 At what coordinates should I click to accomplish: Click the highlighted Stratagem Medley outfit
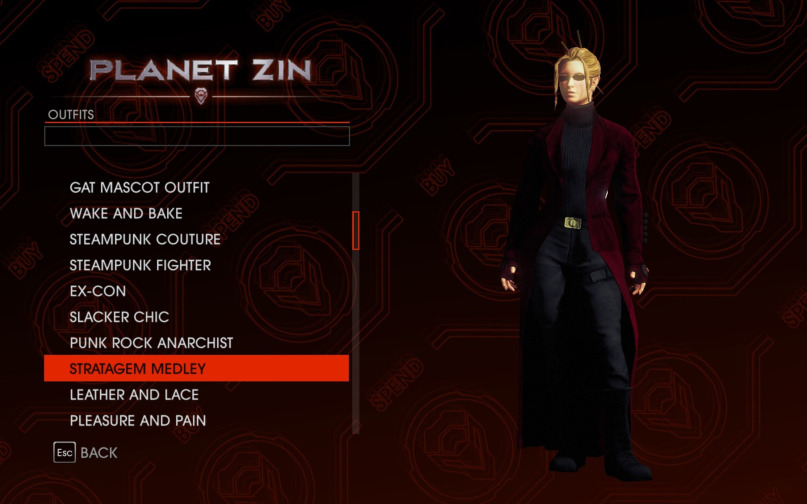(196, 368)
